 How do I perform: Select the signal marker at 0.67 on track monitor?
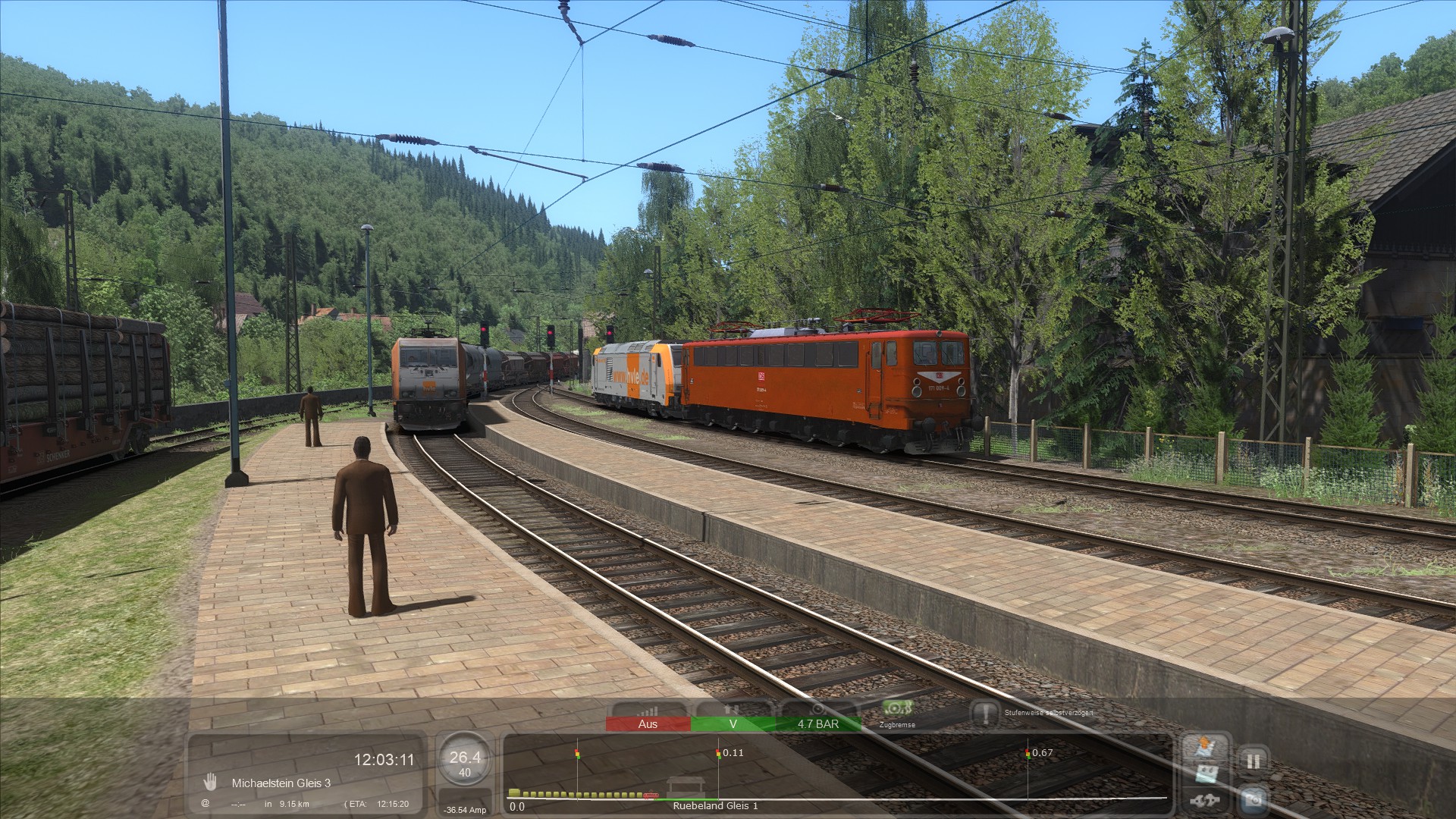(1028, 754)
